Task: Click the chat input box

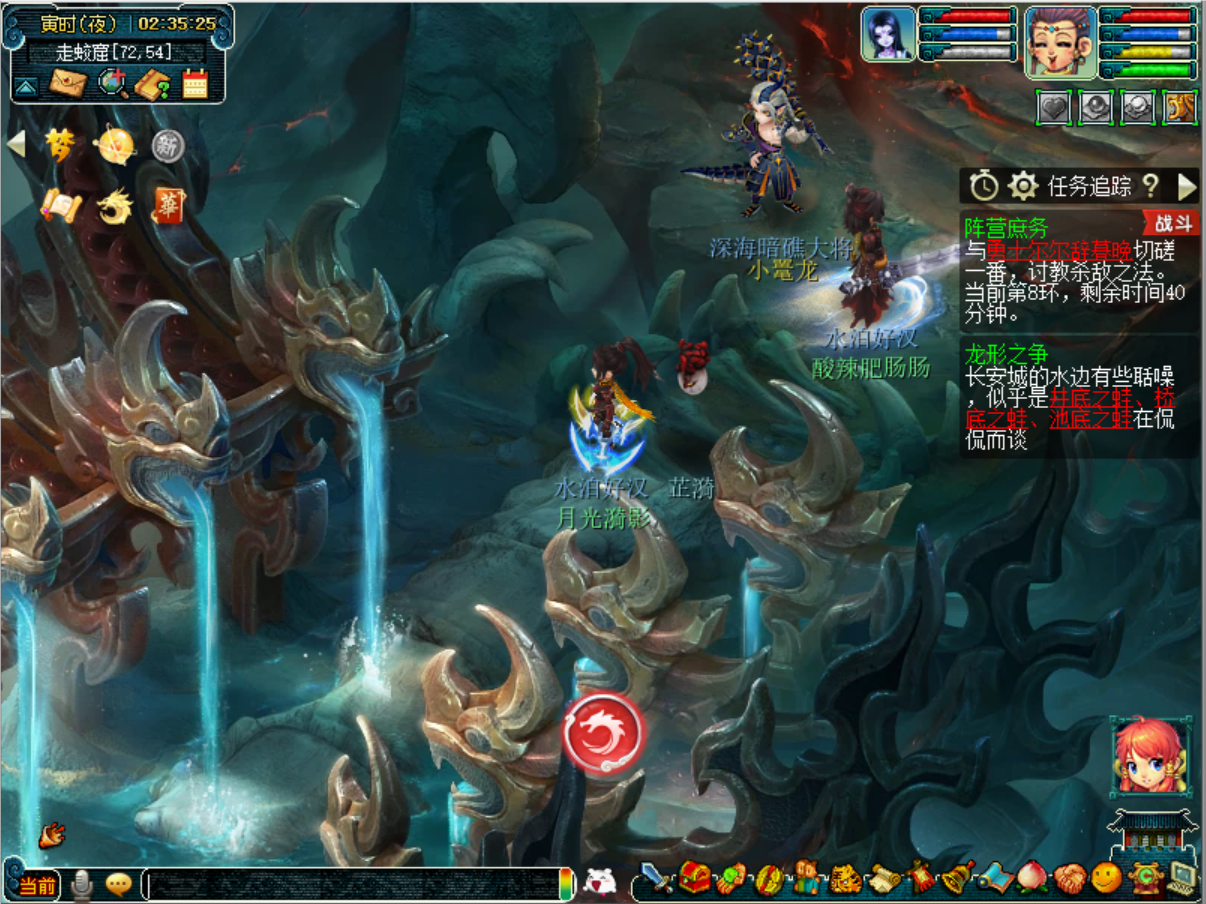Action: click(350, 883)
